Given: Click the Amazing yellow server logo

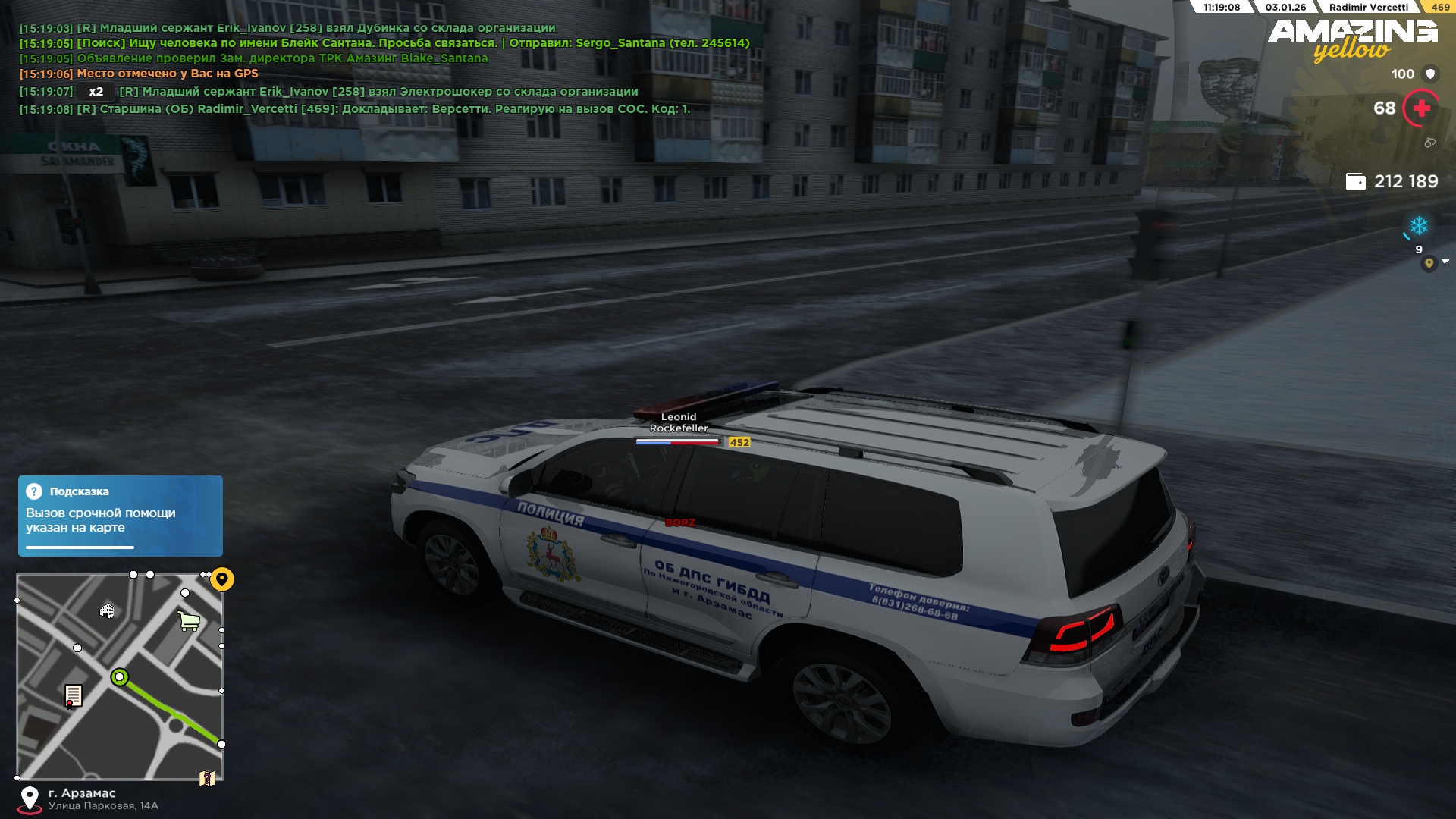Looking at the screenshot, I should 1353,39.
